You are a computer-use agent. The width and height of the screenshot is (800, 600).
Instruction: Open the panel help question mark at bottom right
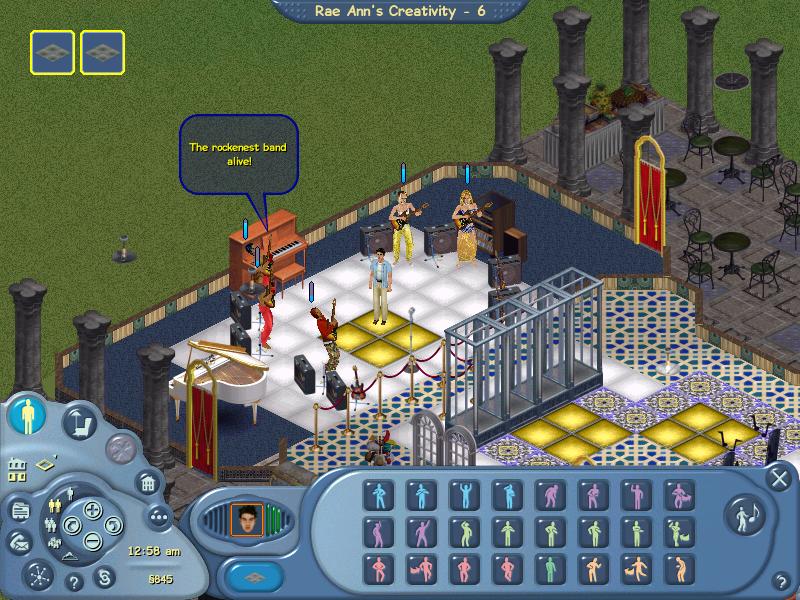point(779,581)
